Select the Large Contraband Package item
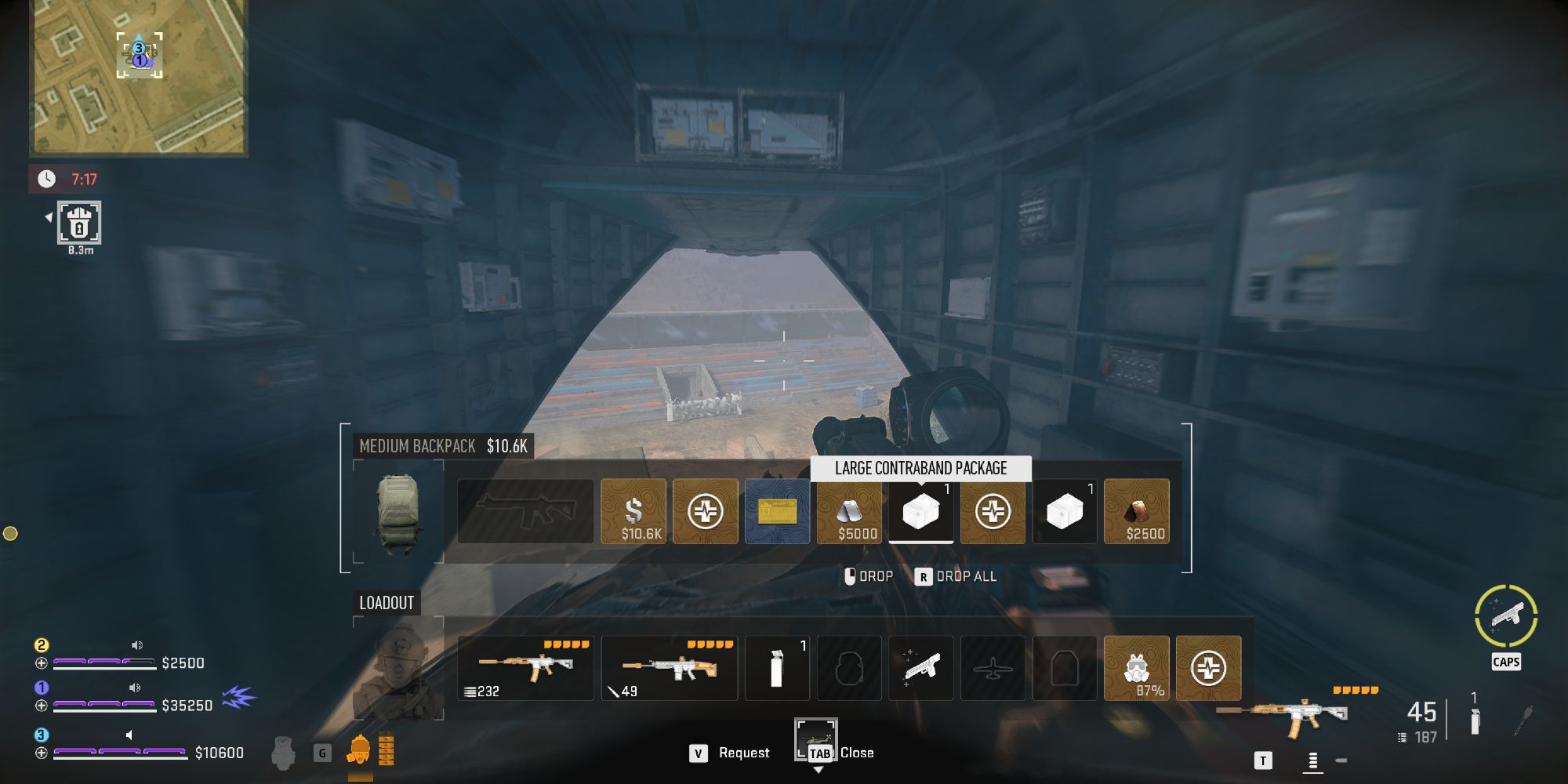The image size is (1568, 784). coord(920,511)
